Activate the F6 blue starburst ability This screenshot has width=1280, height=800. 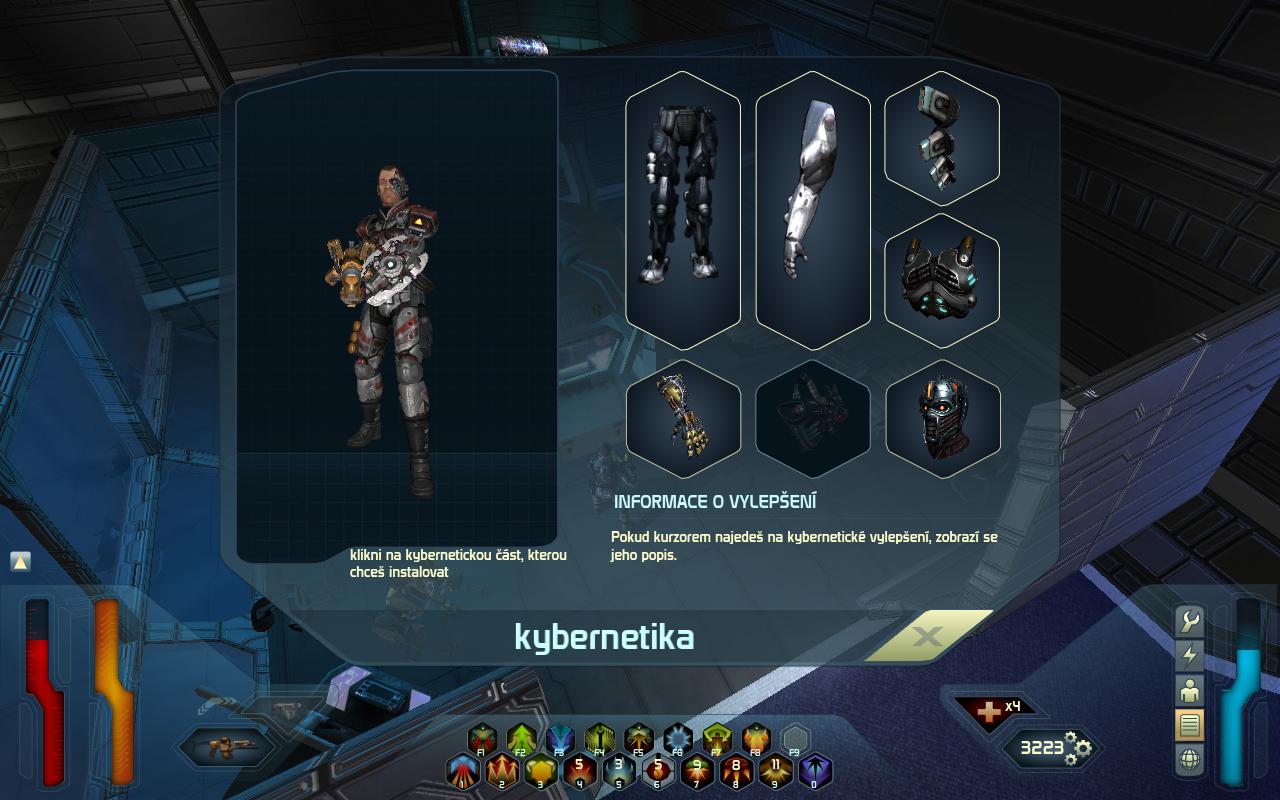[678, 739]
